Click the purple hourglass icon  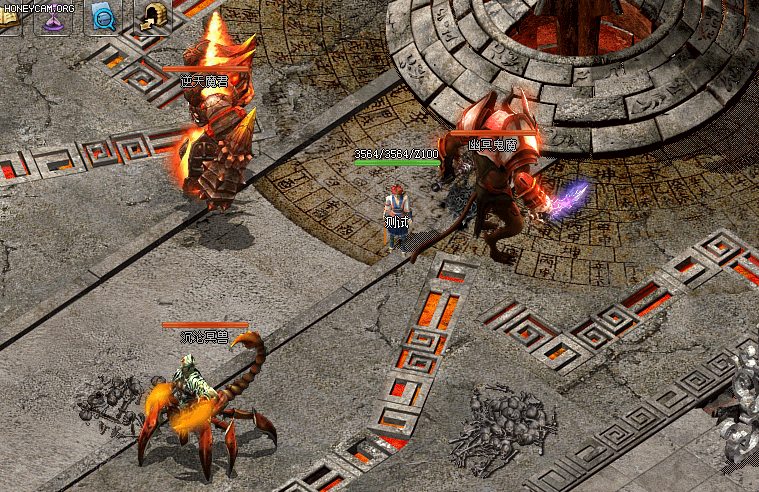[x=55, y=19]
